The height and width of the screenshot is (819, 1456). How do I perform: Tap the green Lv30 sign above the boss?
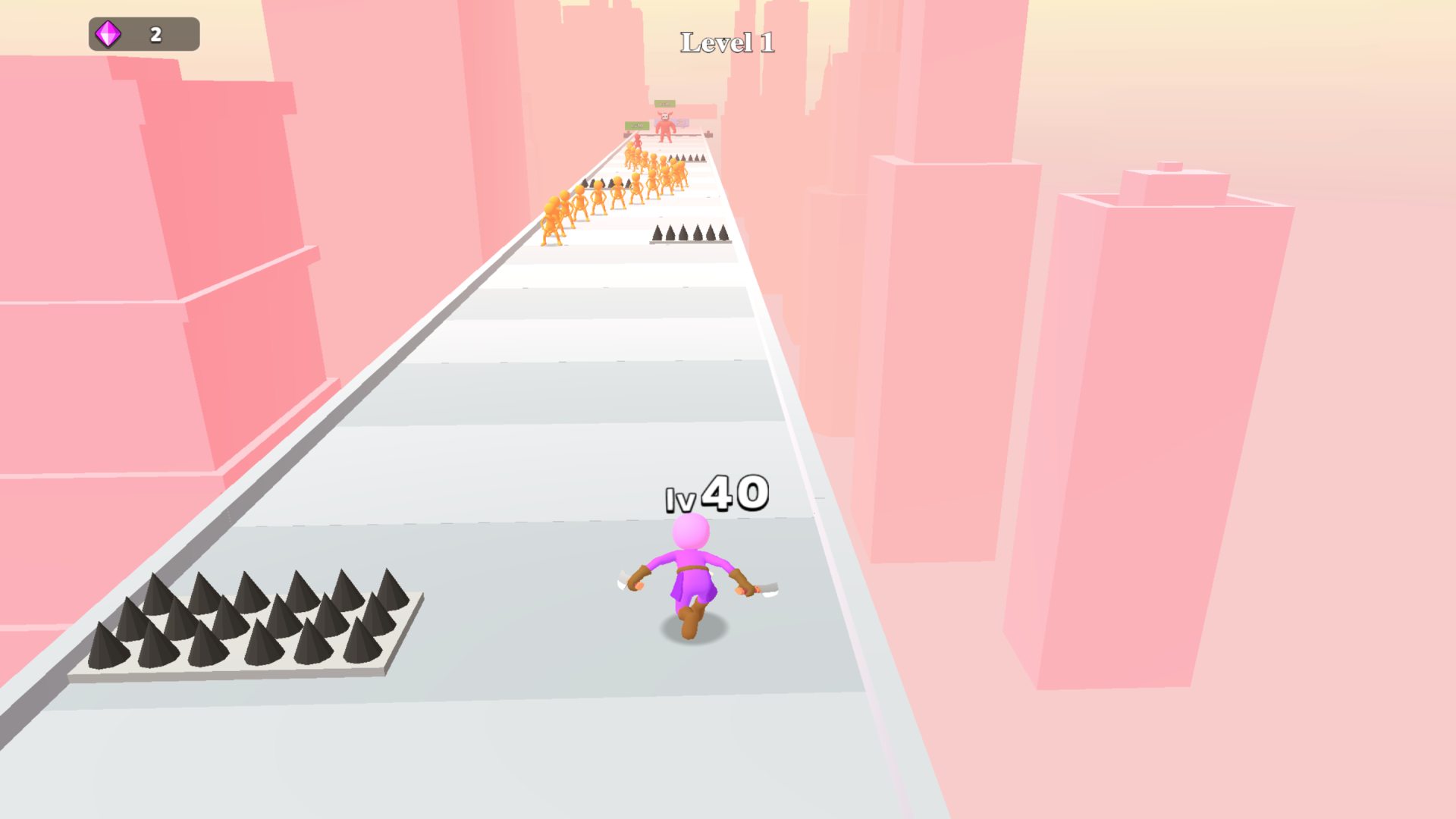pos(665,103)
